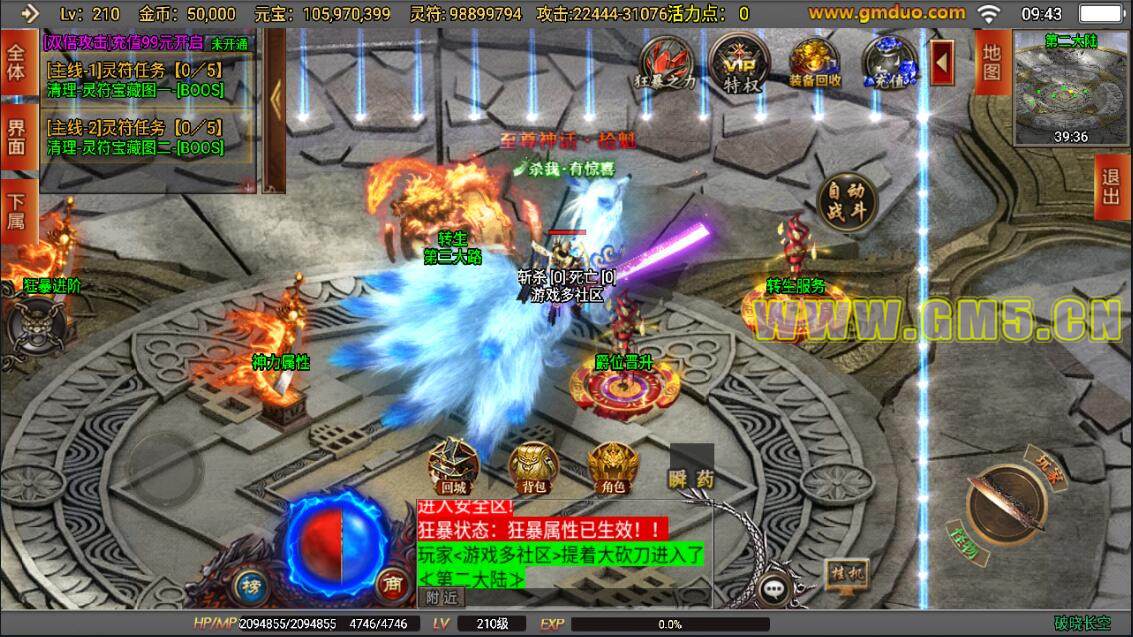Open the 商 shop button
Viewport: 1133px width, 637px height.
pyautogui.click(x=391, y=584)
